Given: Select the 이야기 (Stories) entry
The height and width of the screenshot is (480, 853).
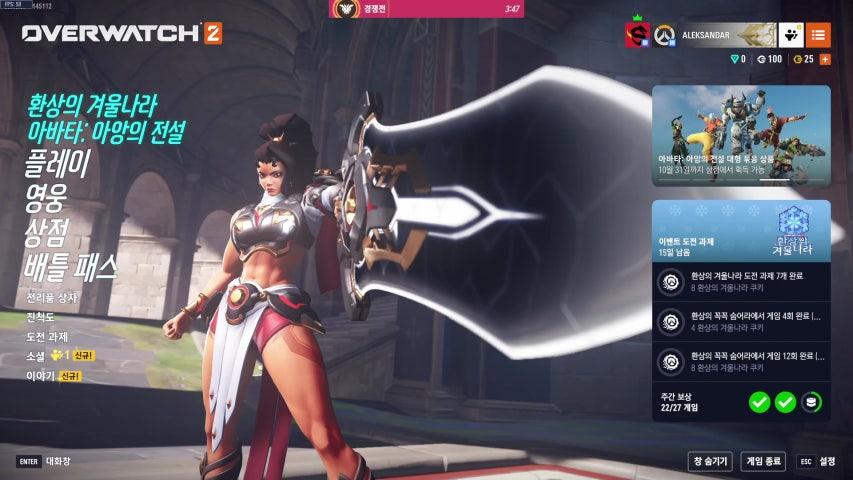Looking at the screenshot, I should pyautogui.click(x=40, y=376).
